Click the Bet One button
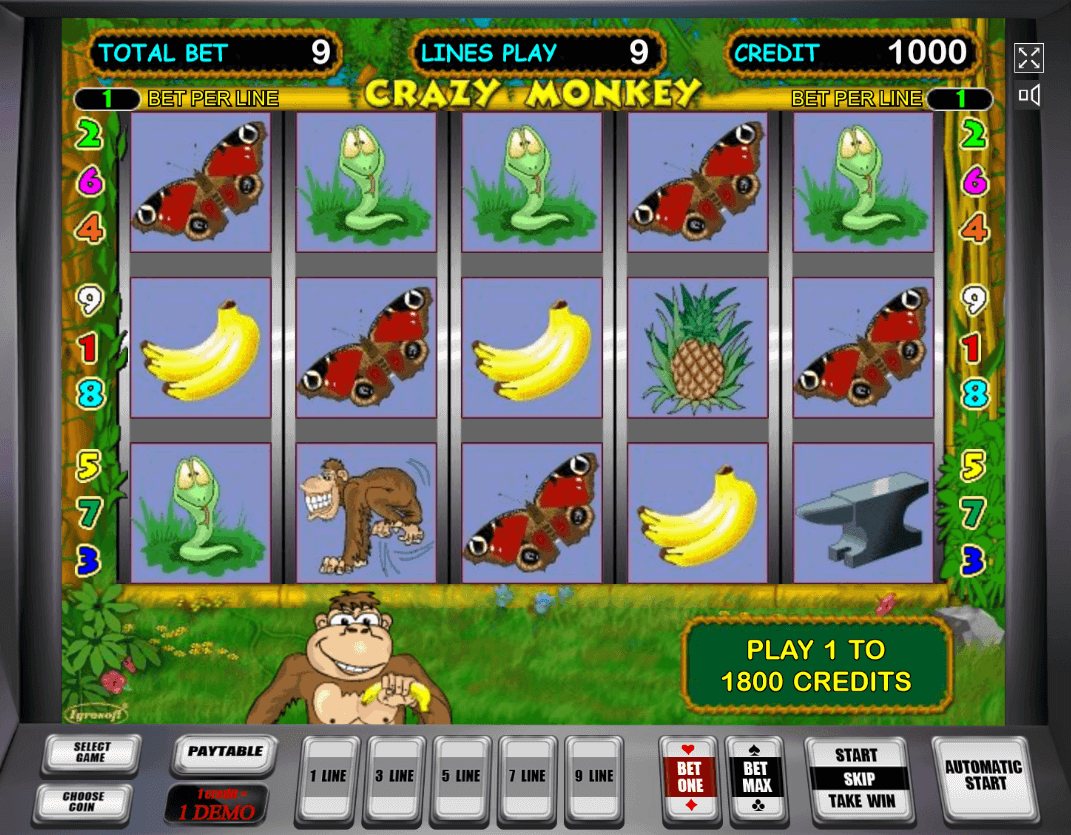The width and height of the screenshot is (1071, 835). click(x=690, y=778)
